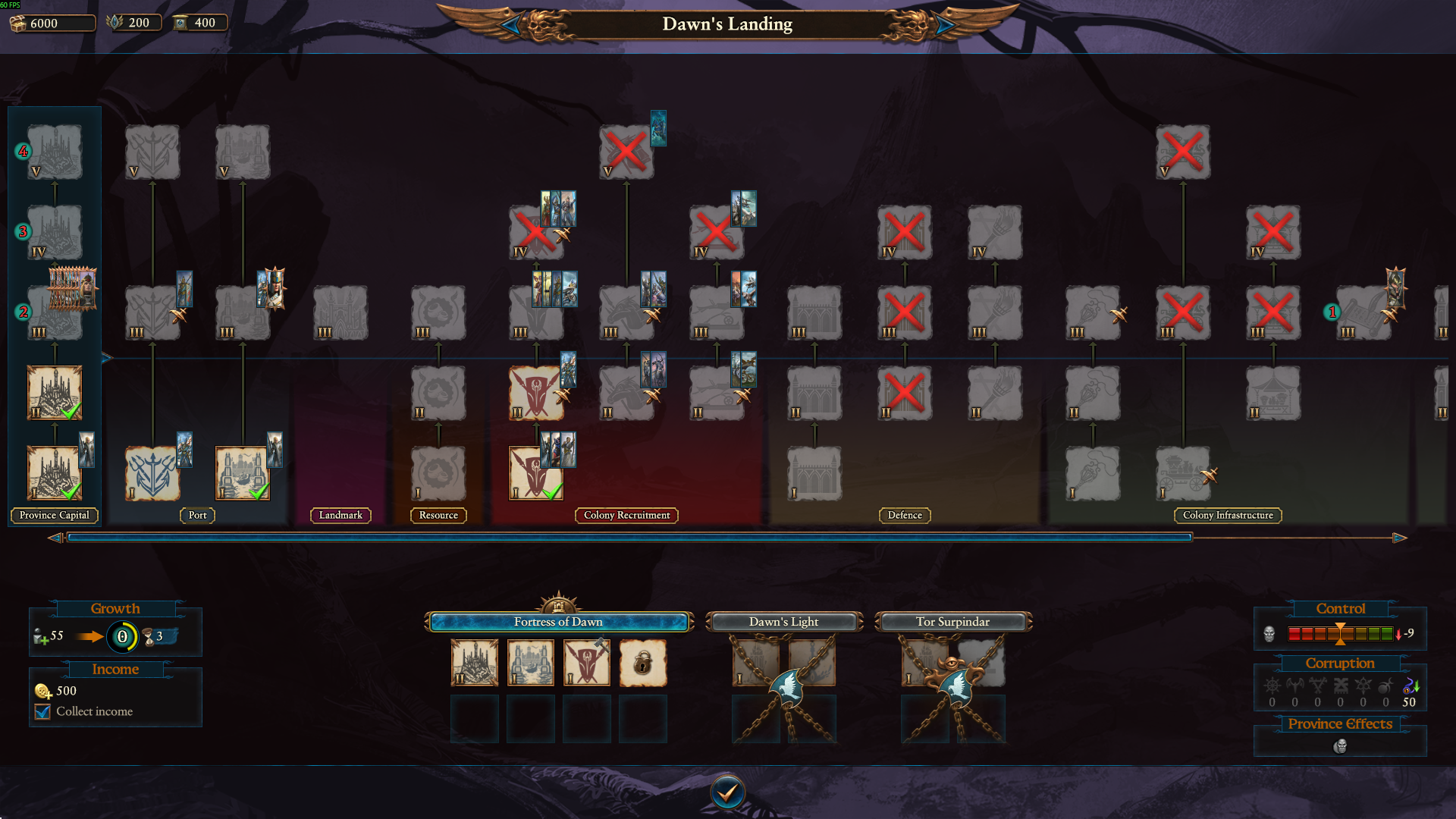This screenshot has height=819, width=1456.
Task: Click the right arrow of the bottom scrollbar
Action: [1398, 538]
